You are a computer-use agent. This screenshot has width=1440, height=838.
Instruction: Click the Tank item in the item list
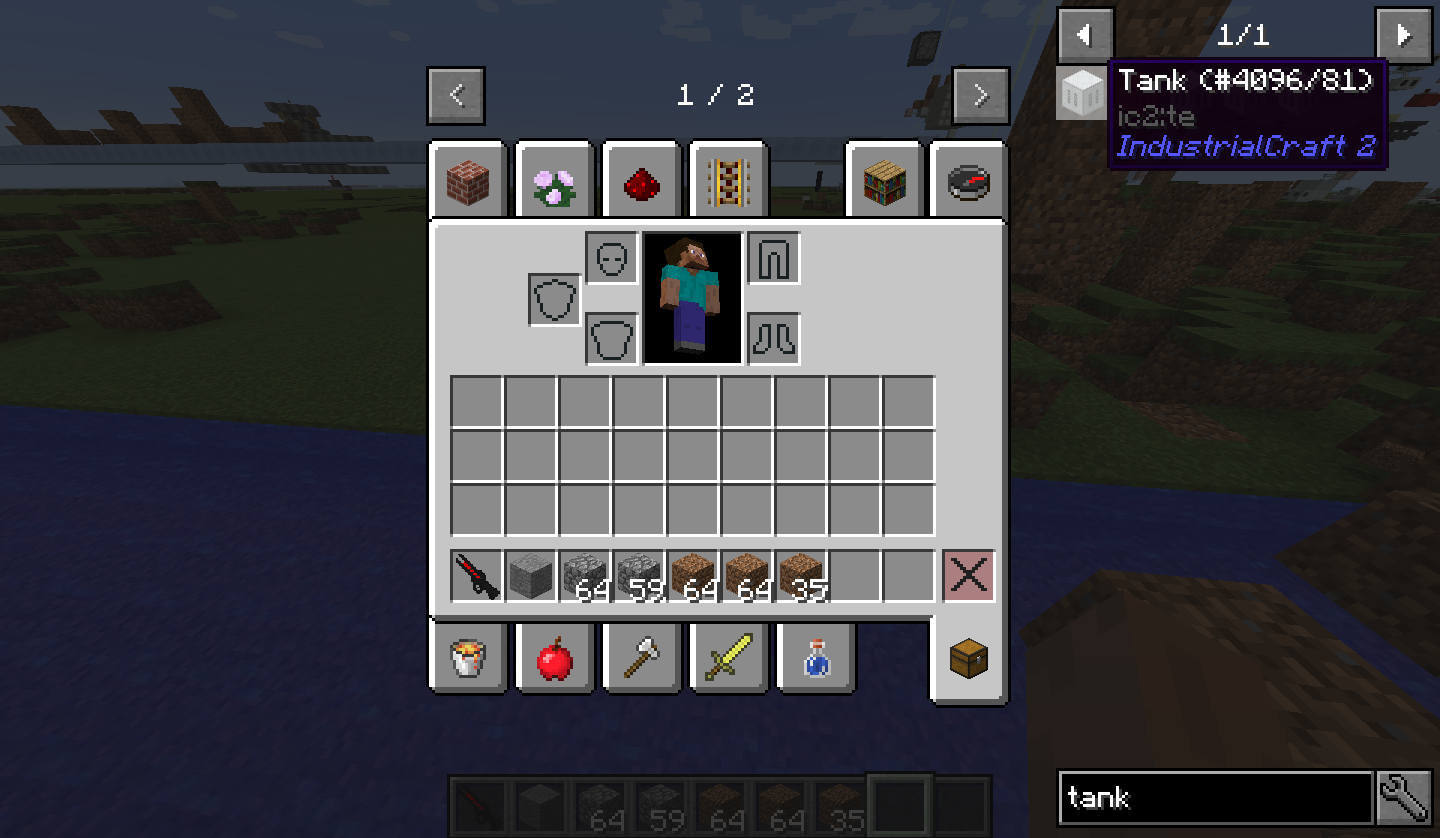click(x=1082, y=94)
